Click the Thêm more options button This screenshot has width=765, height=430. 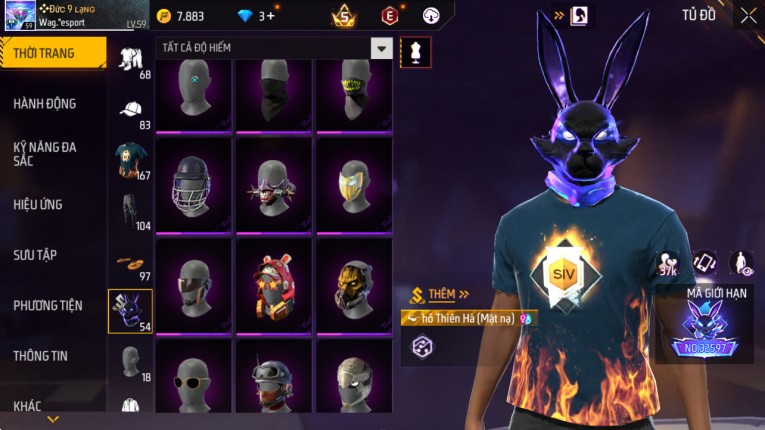click(x=440, y=295)
